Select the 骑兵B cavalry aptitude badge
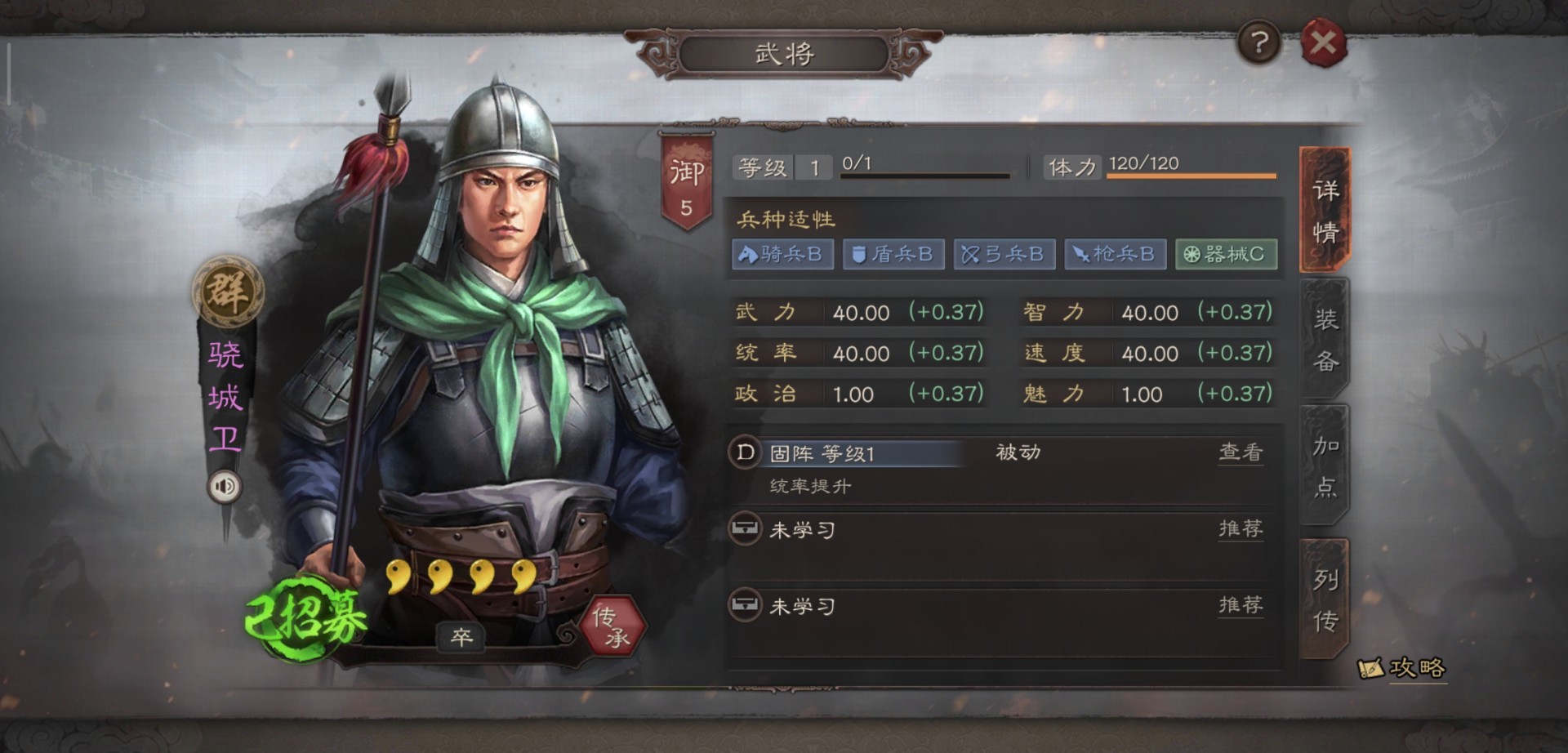The width and height of the screenshot is (1568, 753). coord(782,254)
